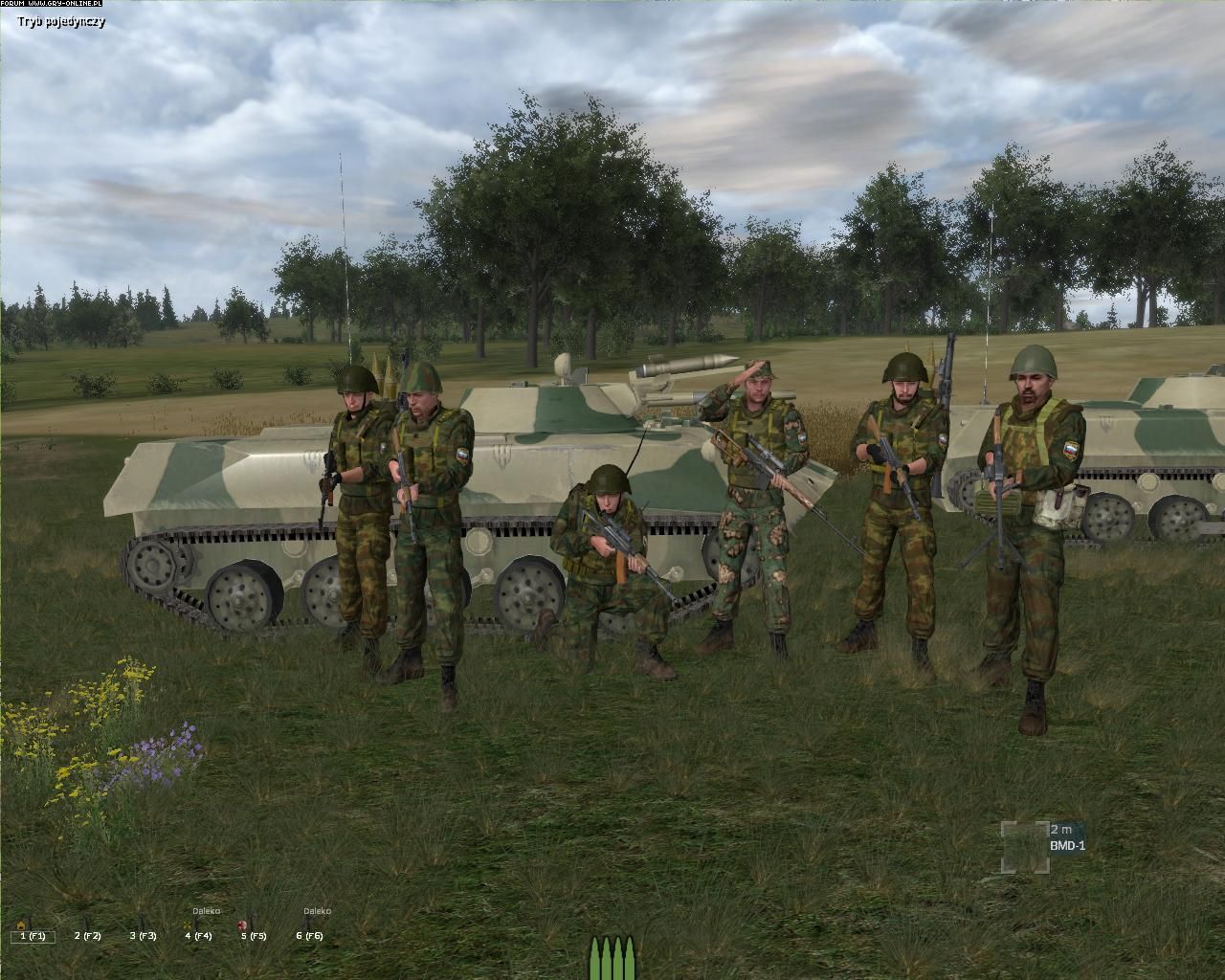Choose squad unit 6 (F6)
1225x980 pixels.
pyautogui.click(x=309, y=935)
